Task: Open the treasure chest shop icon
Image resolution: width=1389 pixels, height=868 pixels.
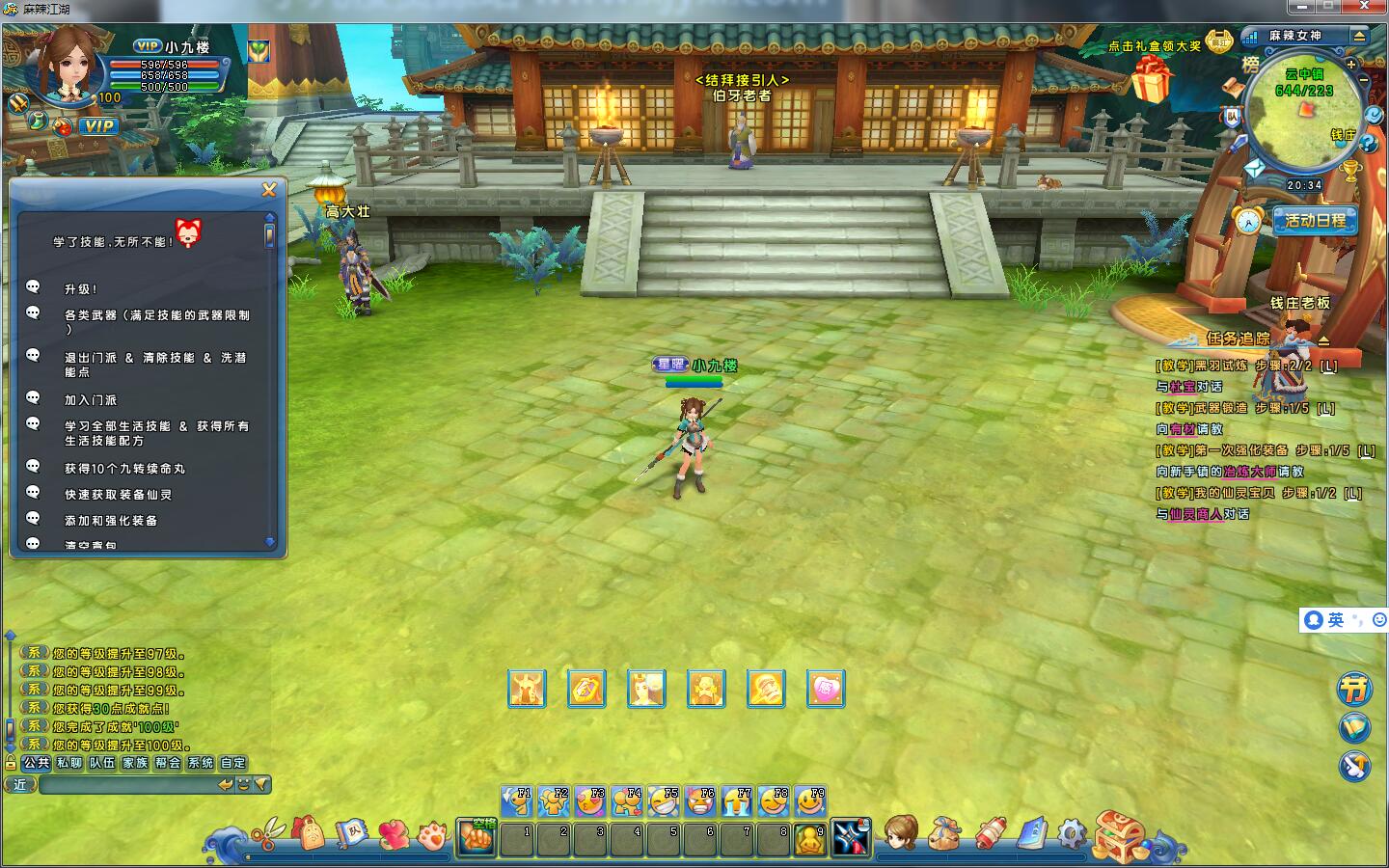Action: pos(1119,833)
